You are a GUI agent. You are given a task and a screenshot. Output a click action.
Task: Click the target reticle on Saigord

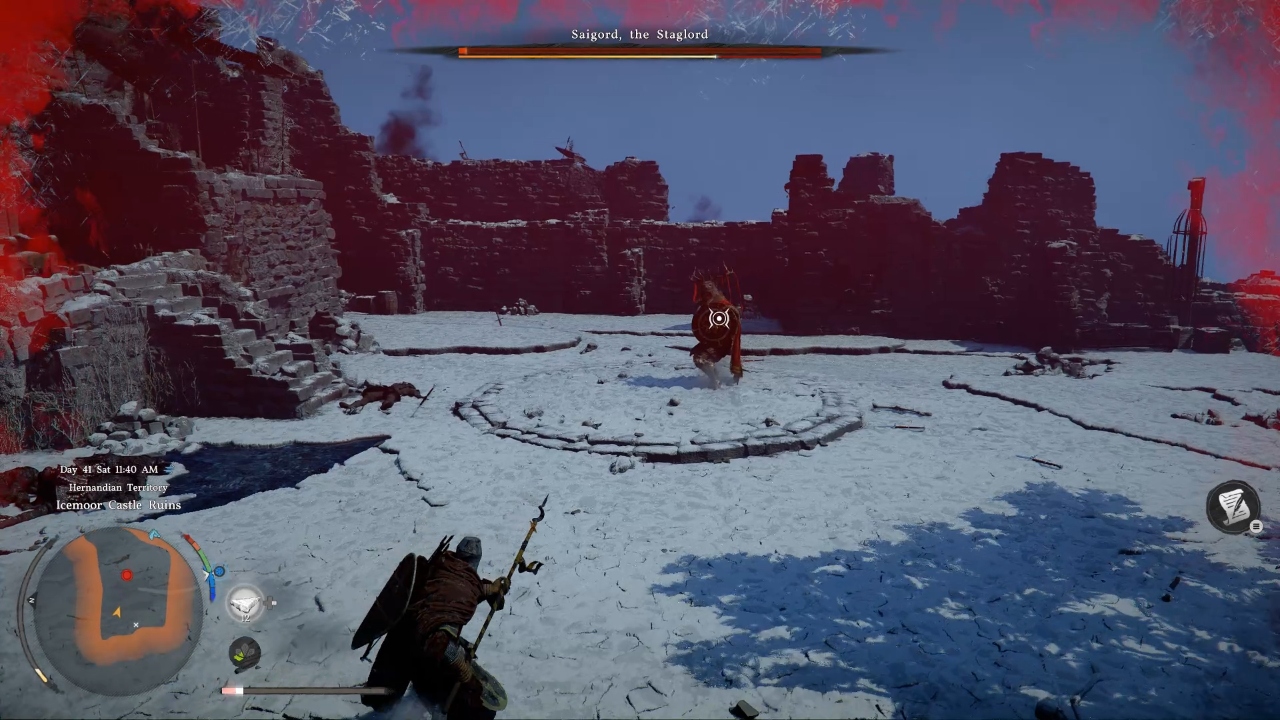click(x=719, y=319)
